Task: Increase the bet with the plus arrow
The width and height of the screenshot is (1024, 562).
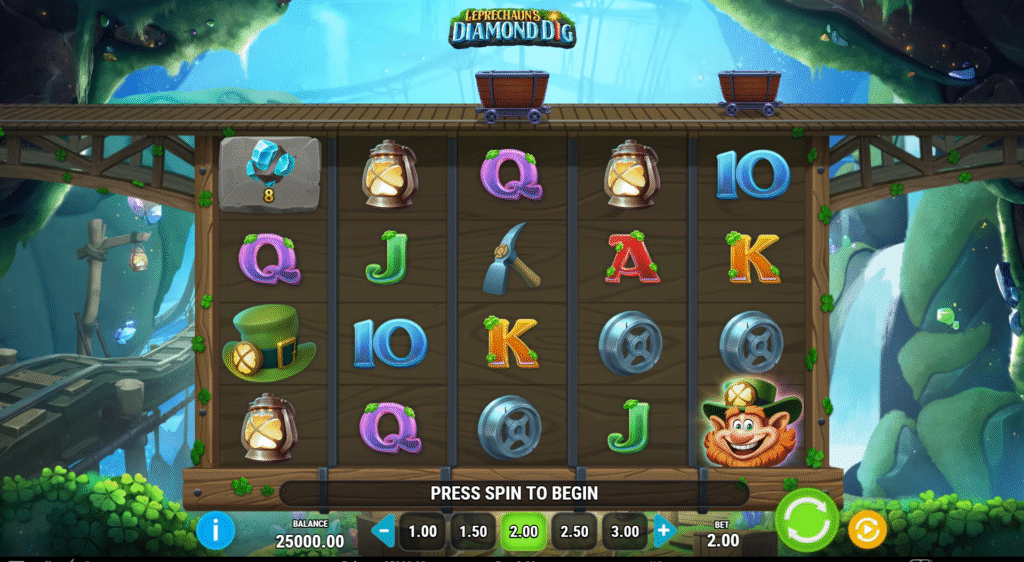Action: (x=664, y=531)
